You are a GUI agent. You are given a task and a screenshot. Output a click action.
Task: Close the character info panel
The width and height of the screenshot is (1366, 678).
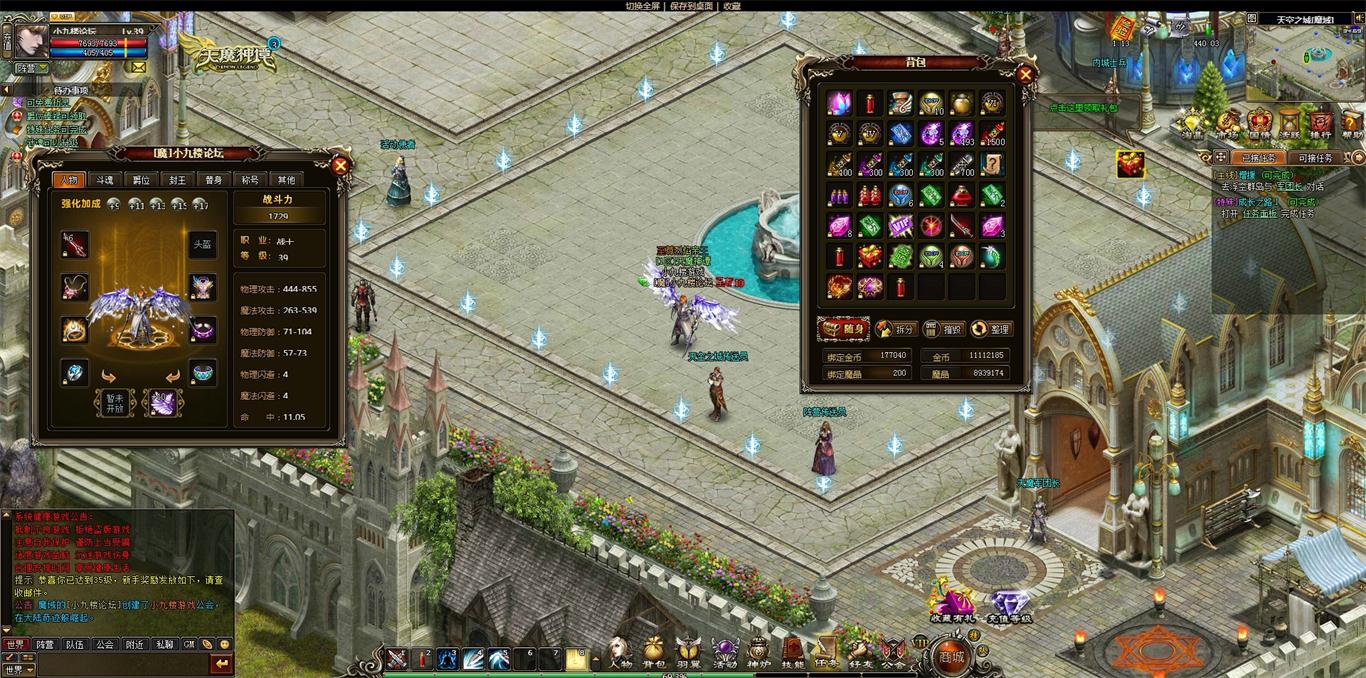pos(341,166)
